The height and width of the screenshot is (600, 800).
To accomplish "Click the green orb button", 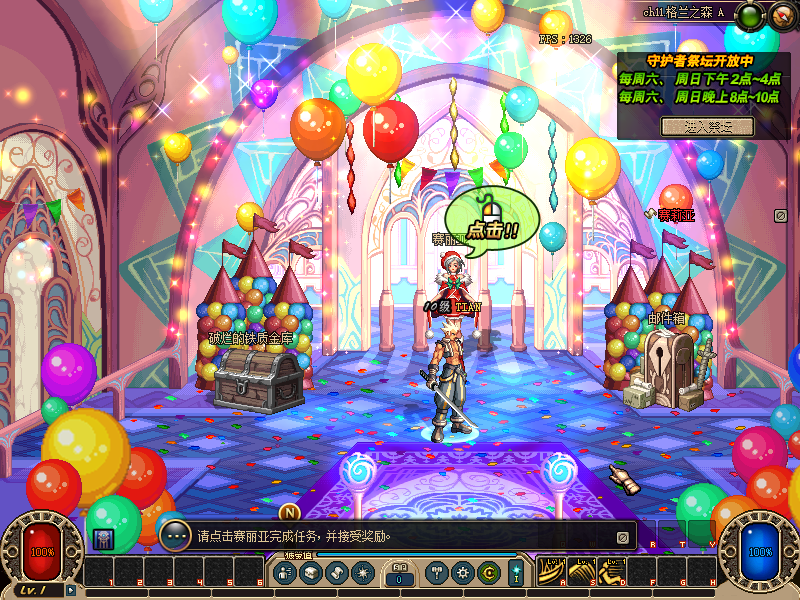I will coord(750,16).
